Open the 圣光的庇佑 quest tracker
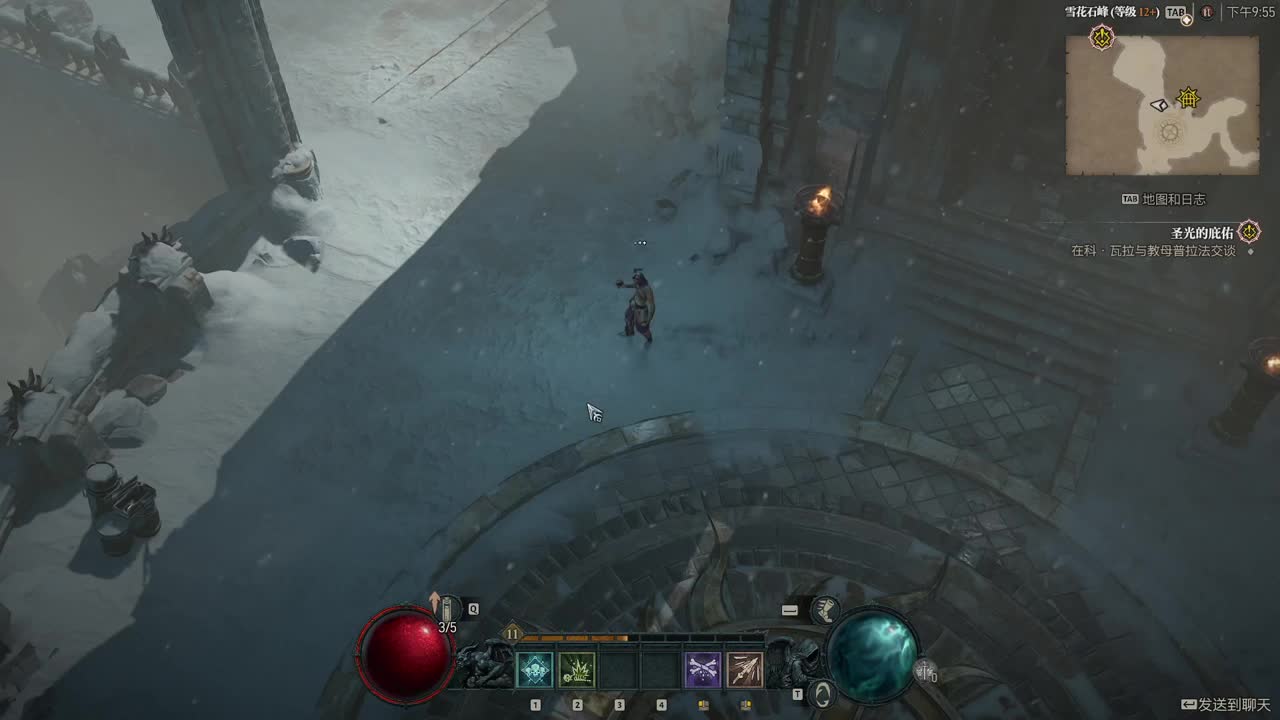The height and width of the screenshot is (720, 1280). [1204, 233]
